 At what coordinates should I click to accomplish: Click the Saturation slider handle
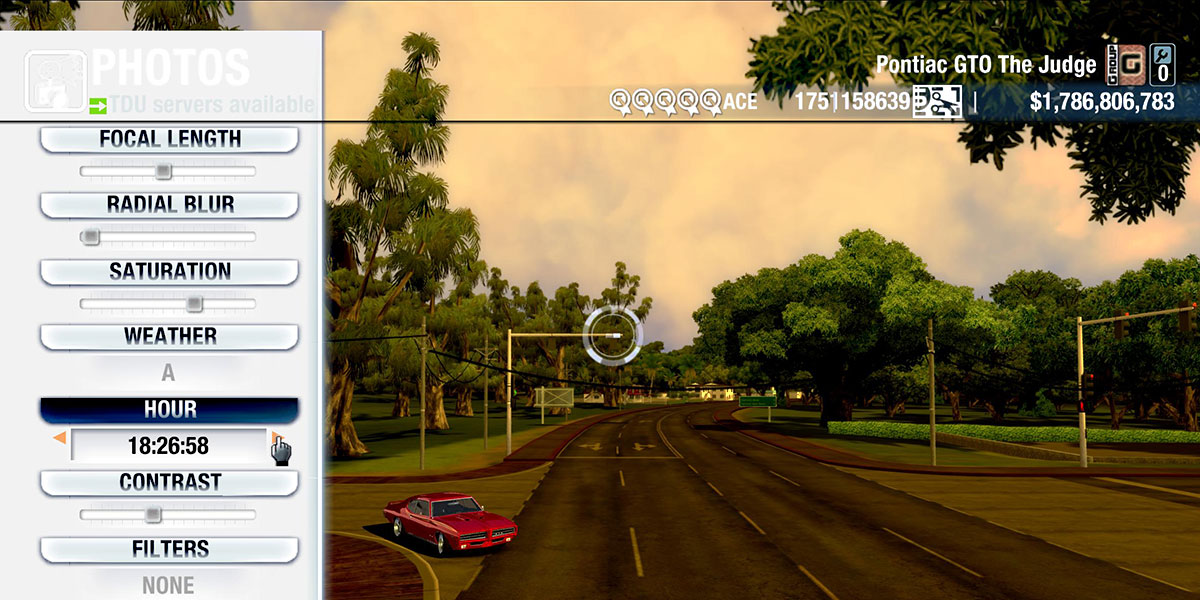(x=194, y=303)
